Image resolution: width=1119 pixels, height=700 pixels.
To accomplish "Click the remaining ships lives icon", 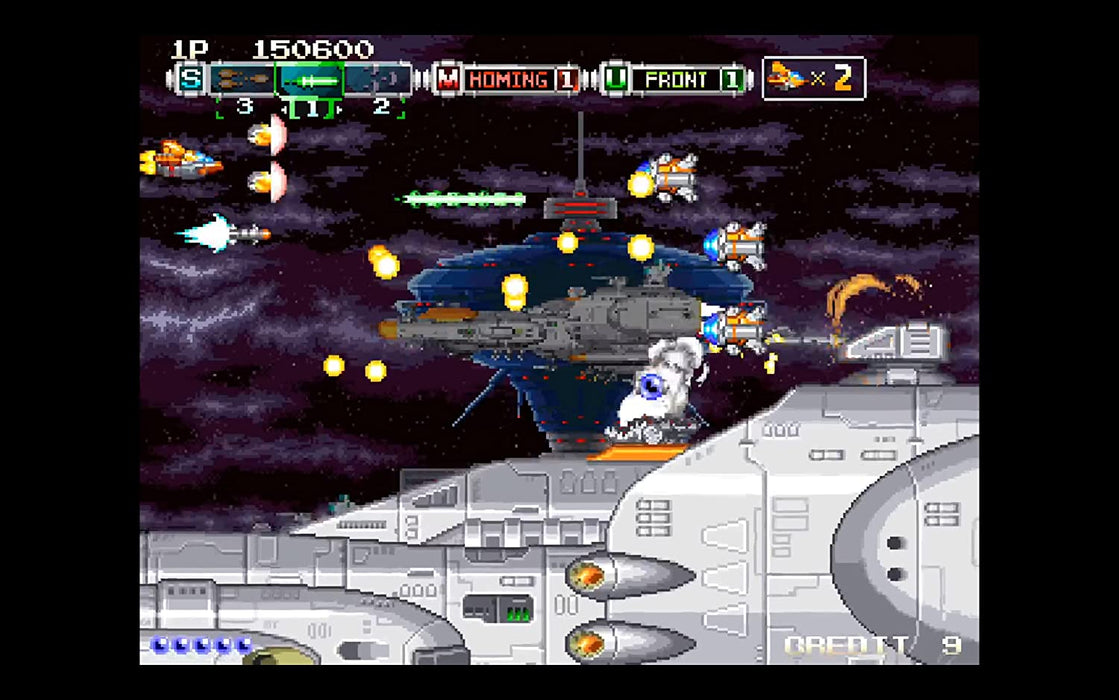I will click(788, 77).
